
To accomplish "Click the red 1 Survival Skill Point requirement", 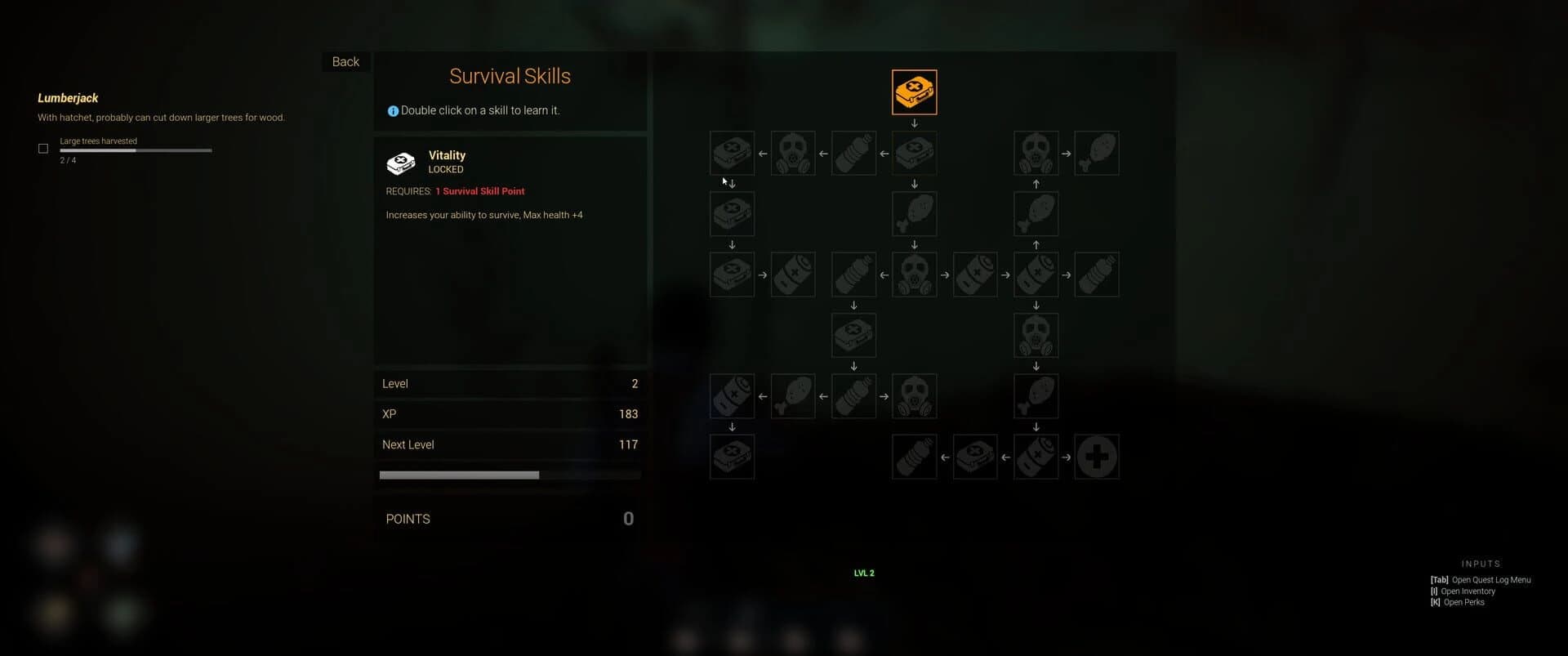I will [480, 191].
